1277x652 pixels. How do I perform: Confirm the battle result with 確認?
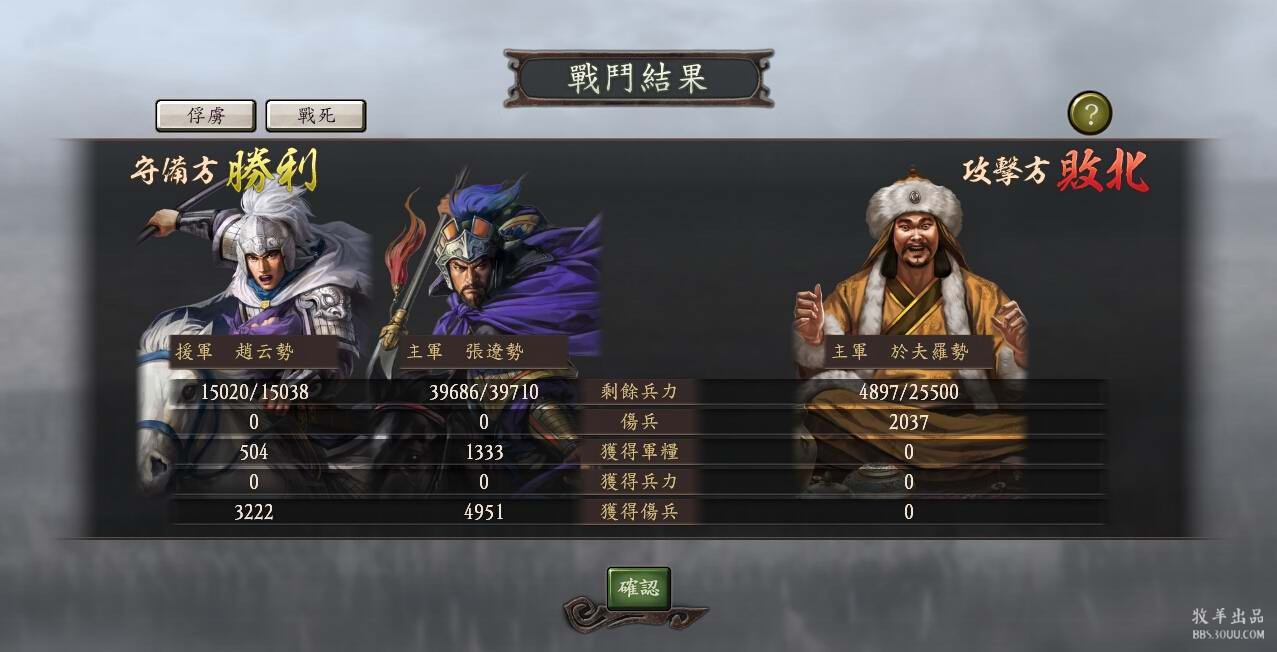click(x=638, y=588)
